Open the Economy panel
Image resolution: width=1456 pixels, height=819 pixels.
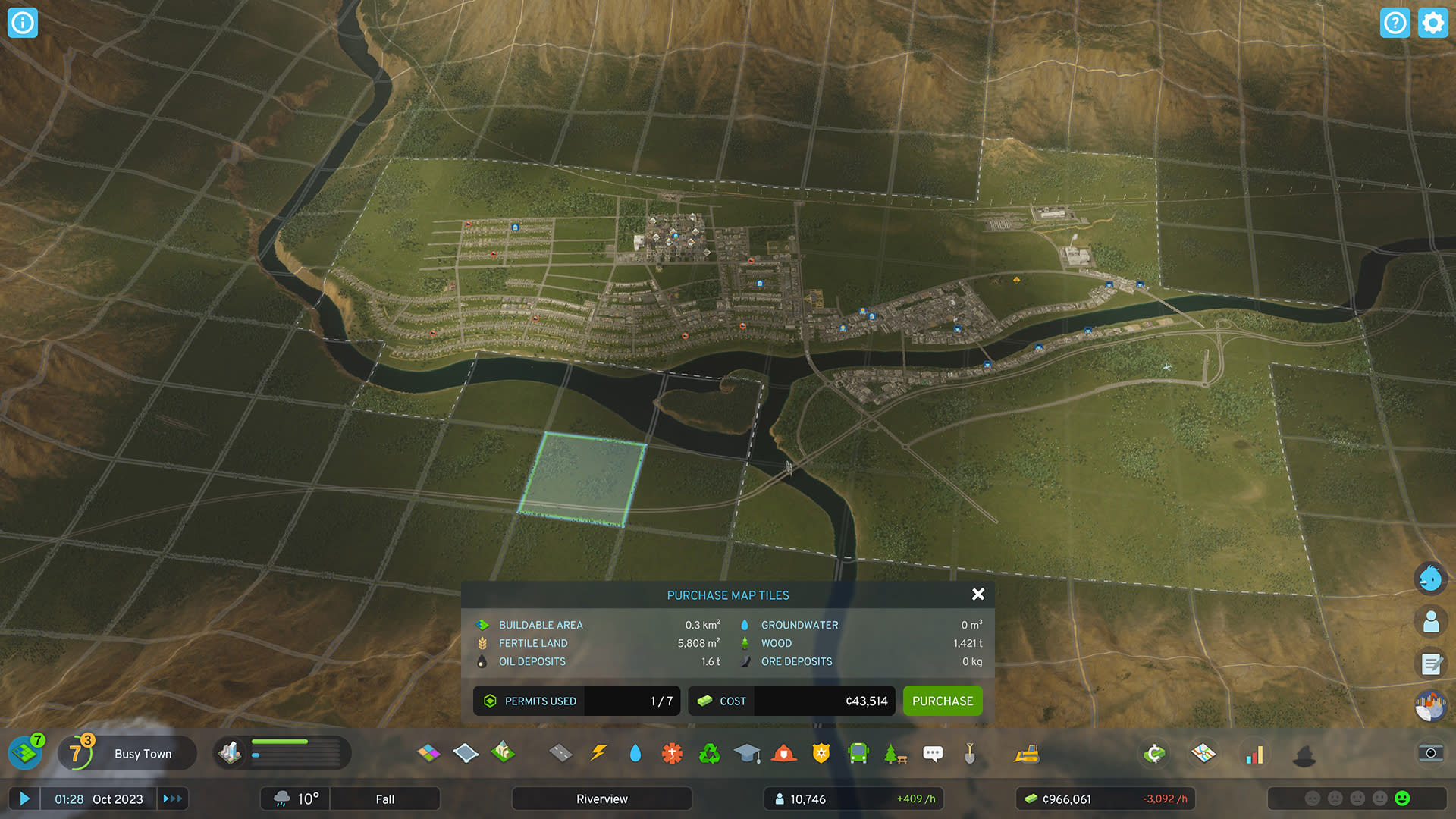point(1153,753)
